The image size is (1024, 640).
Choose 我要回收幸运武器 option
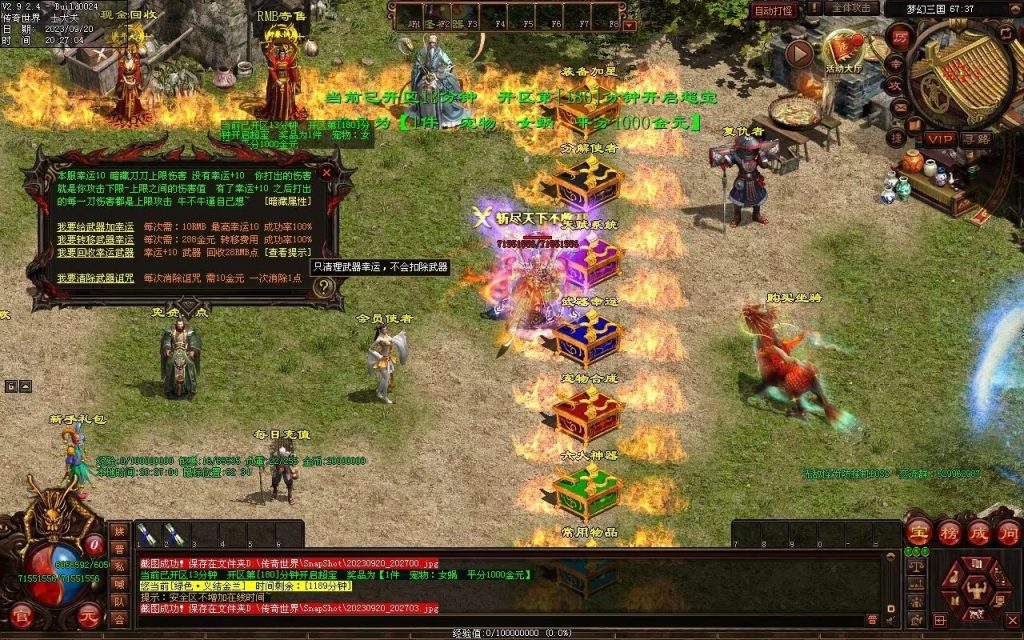click(95, 253)
